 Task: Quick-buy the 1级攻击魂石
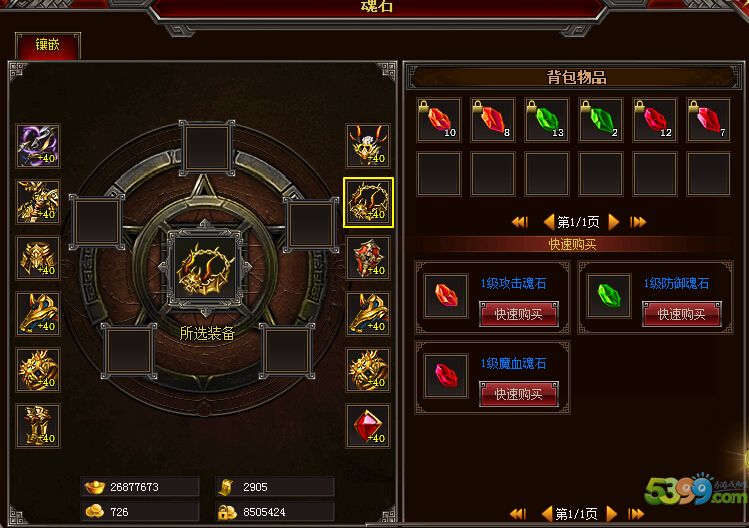519,313
